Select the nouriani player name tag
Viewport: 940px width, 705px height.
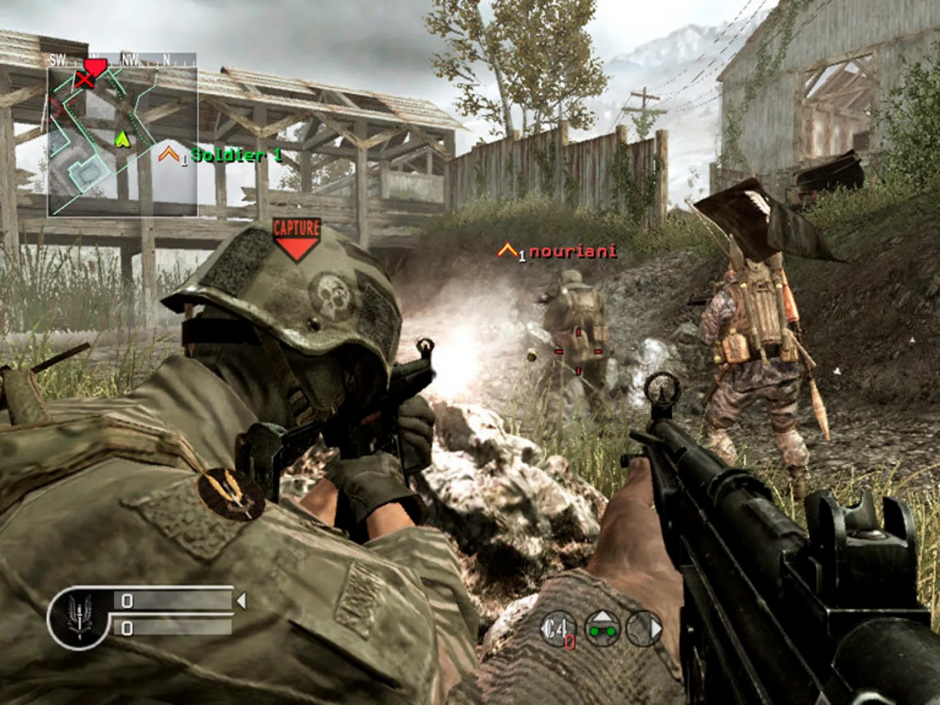point(571,251)
